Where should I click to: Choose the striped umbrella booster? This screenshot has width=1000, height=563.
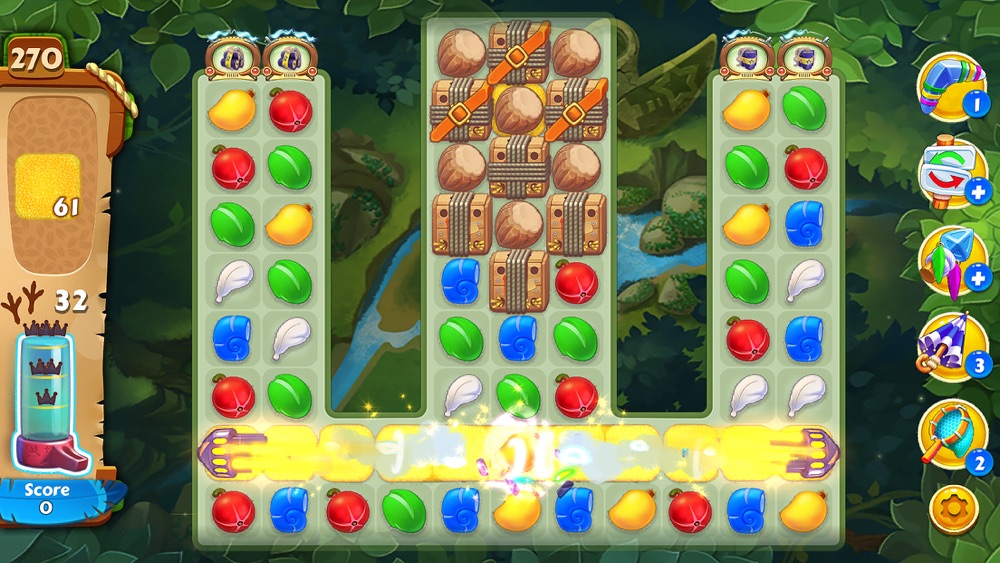pyautogui.click(x=951, y=346)
